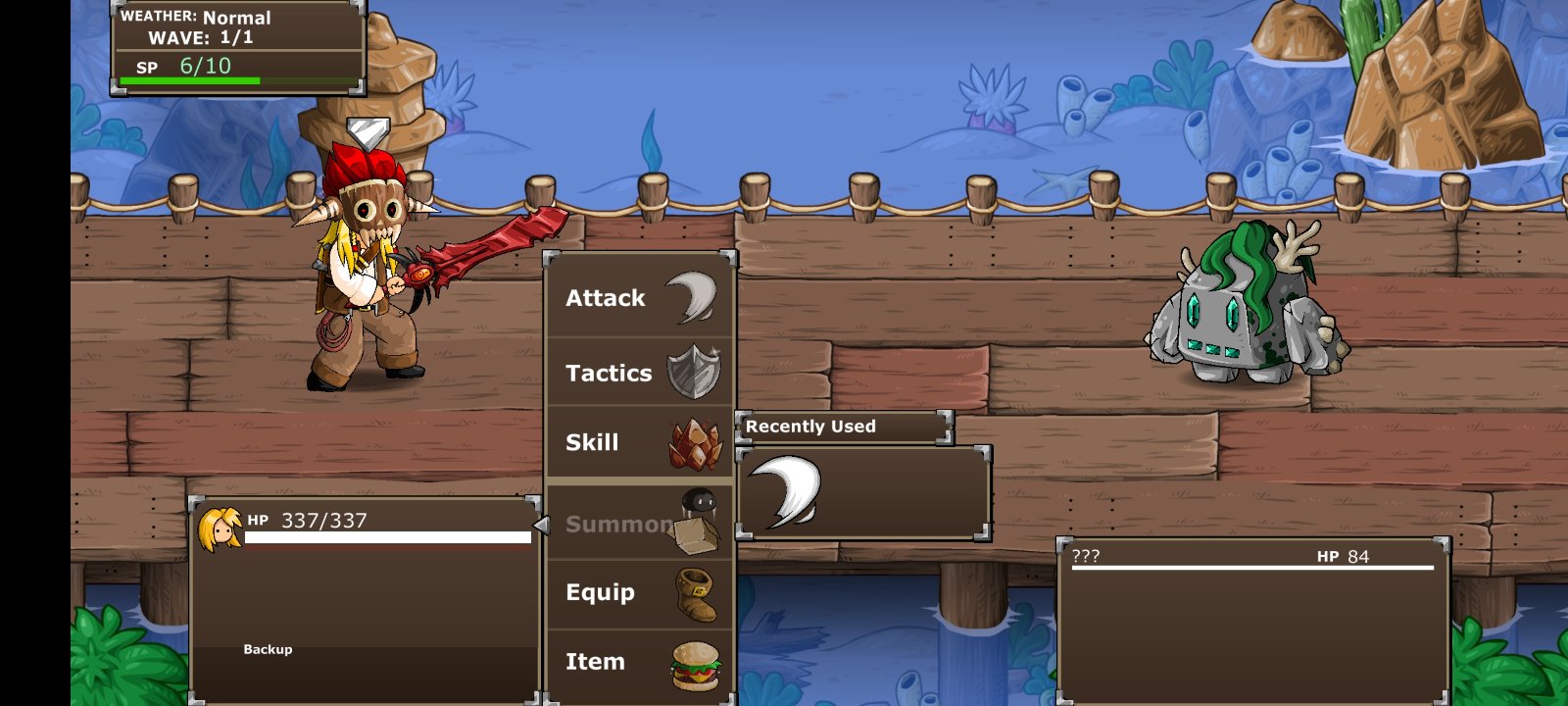The image size is (1568, 706).
Task: Open the Tactics menu
Action: point(640,373)
